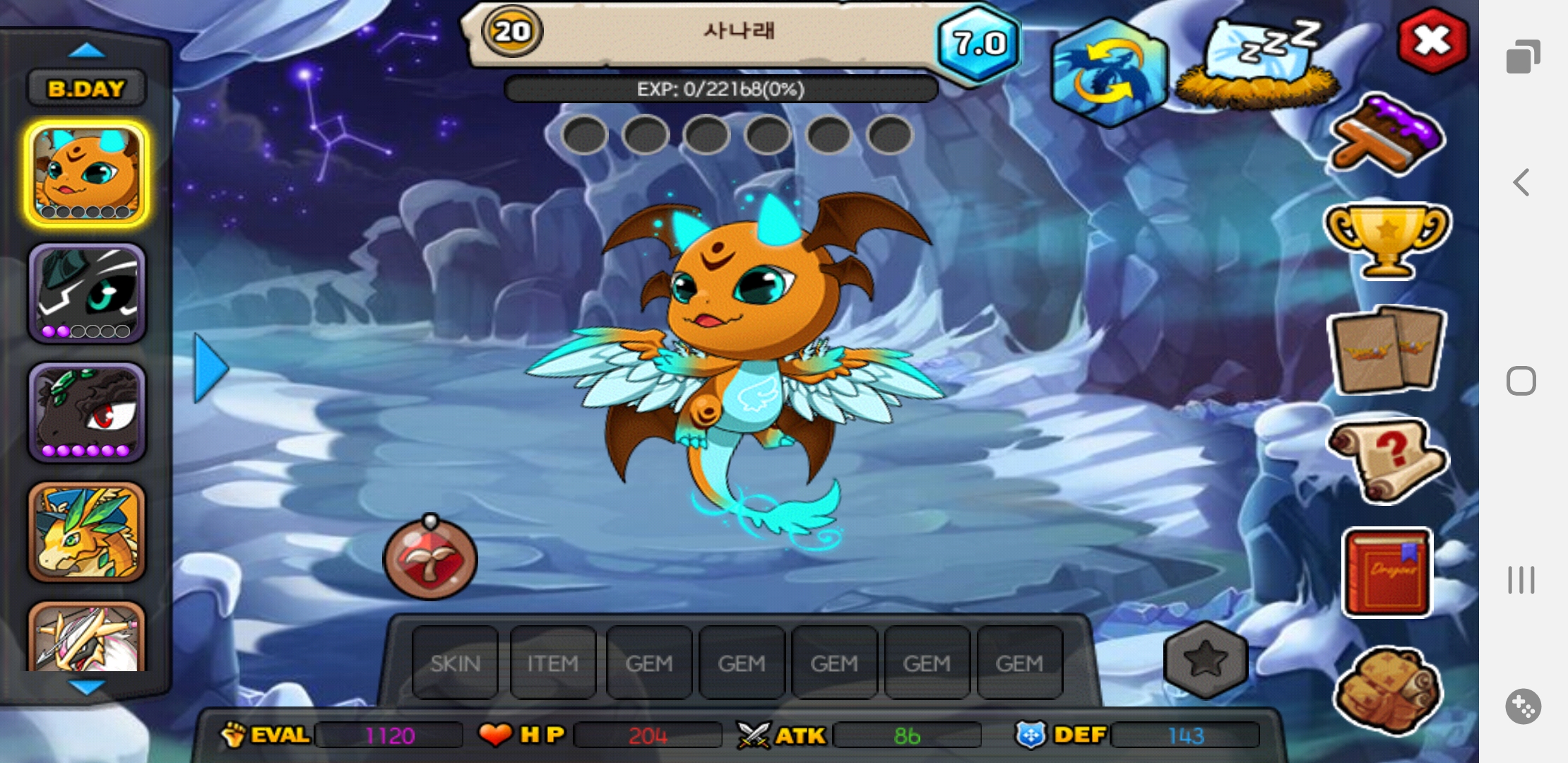Open the B.DAY sort button
Image resolution: width=1568 pixels, height=763 pixels.
click(86, 89)
